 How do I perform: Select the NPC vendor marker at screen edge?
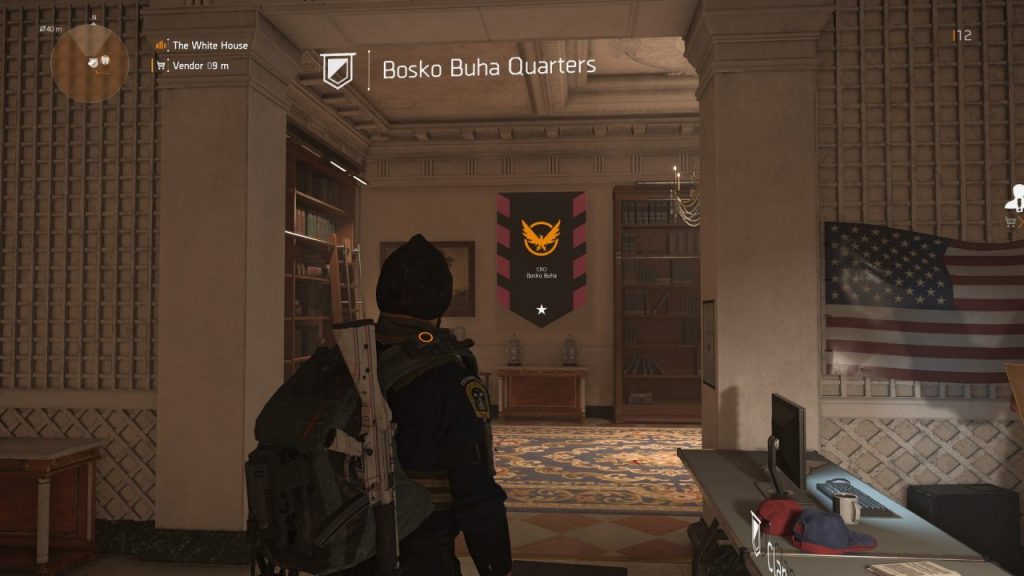point(1016,199)
